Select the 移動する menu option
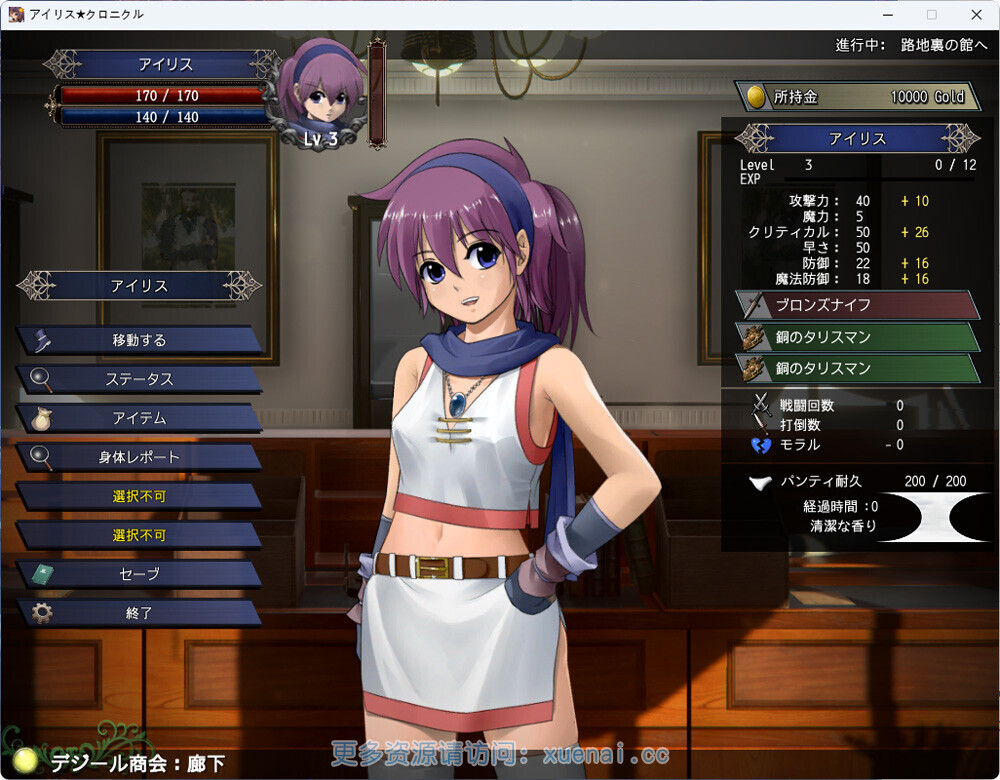The width and height of the screenshot is (1000, 780). 139,340
